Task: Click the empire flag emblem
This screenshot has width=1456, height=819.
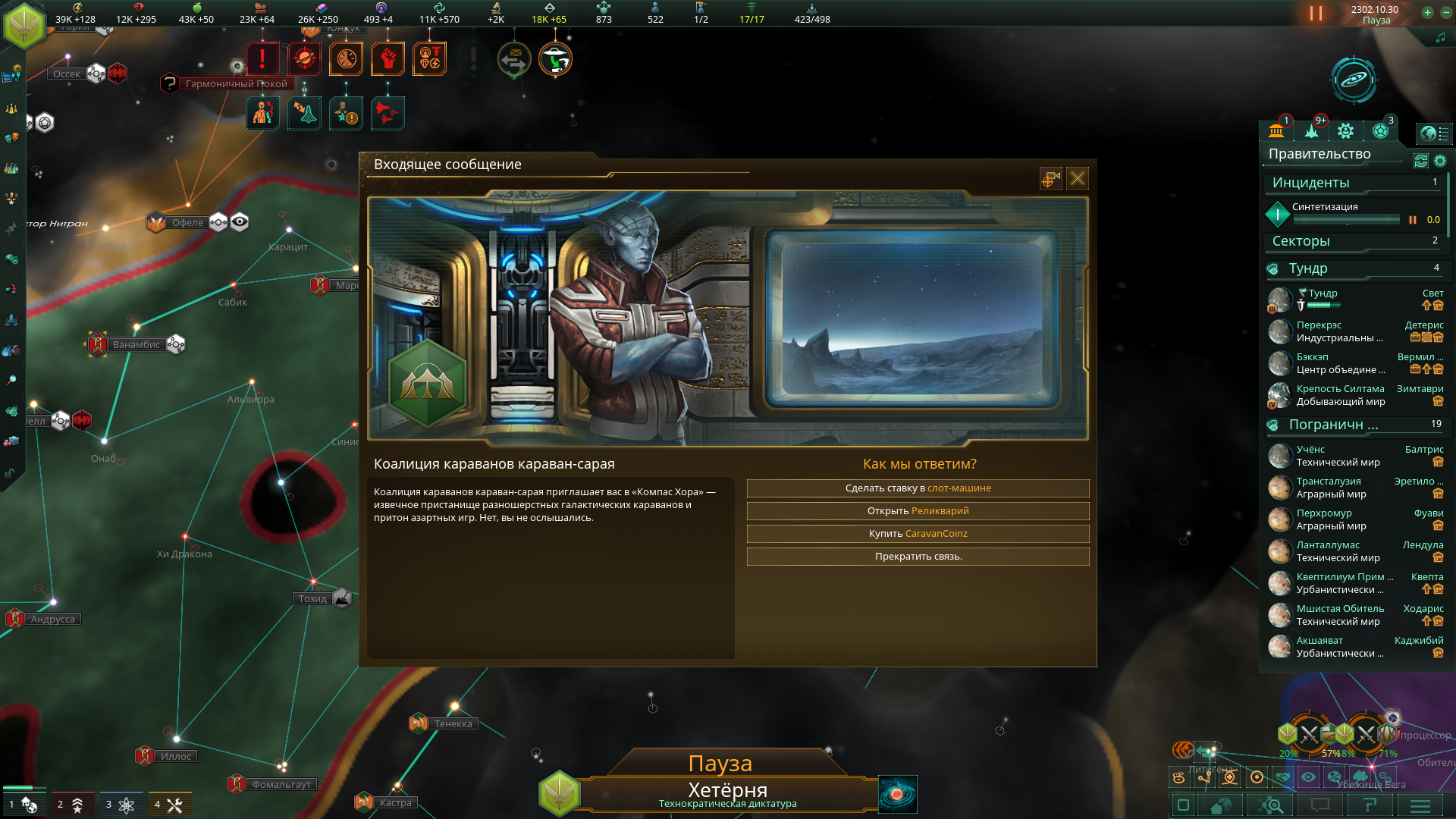Action: tap(24, 24)
